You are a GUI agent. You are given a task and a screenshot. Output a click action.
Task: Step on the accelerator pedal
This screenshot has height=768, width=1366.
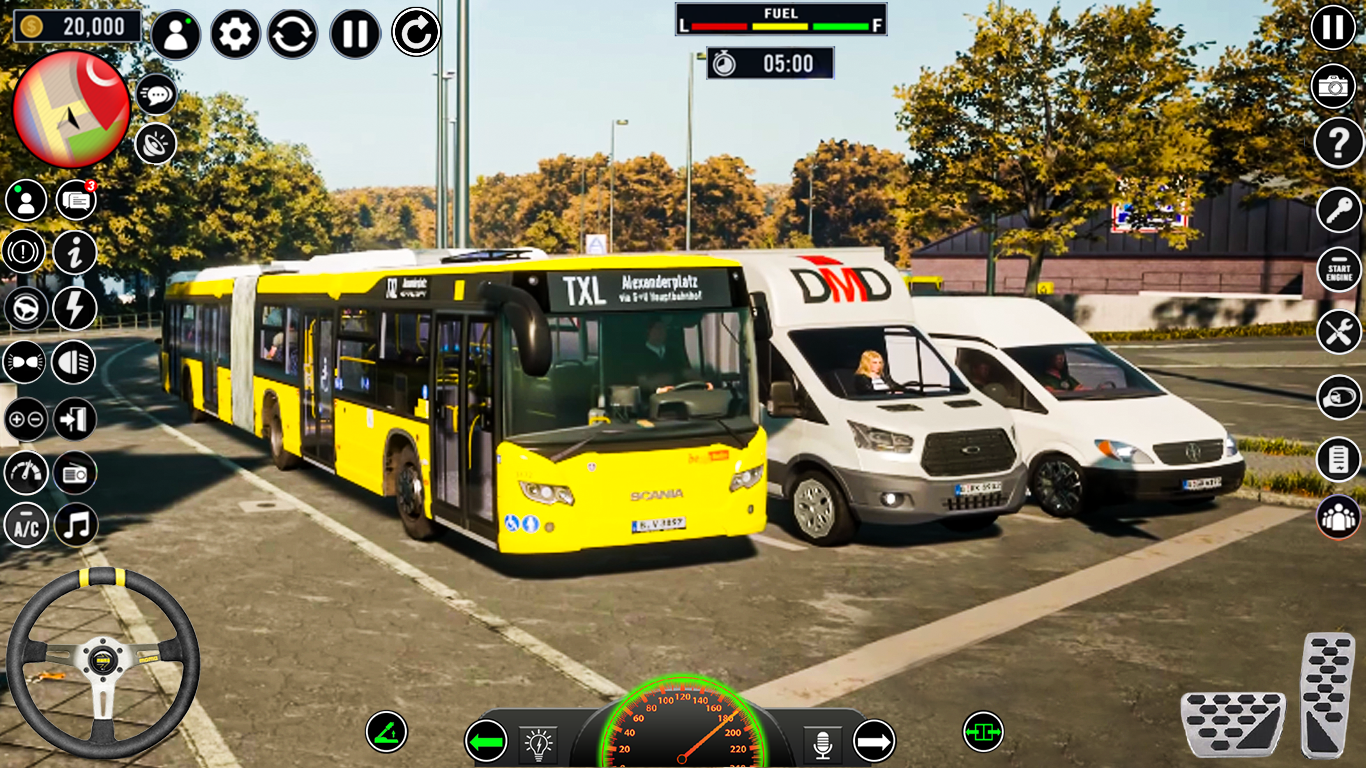pos(1327,695)
